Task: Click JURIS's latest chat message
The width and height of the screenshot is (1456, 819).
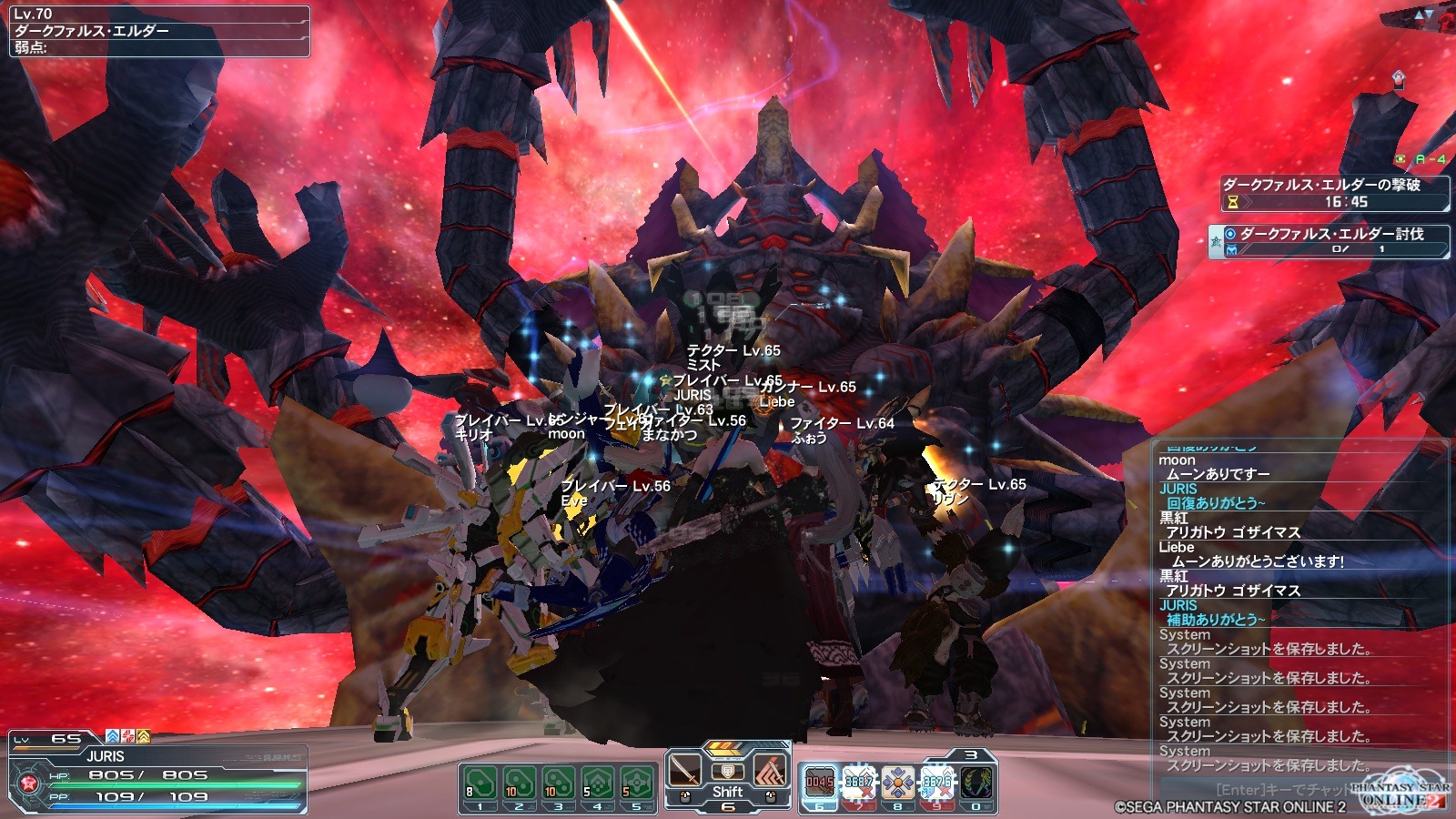Action: 1216,619
